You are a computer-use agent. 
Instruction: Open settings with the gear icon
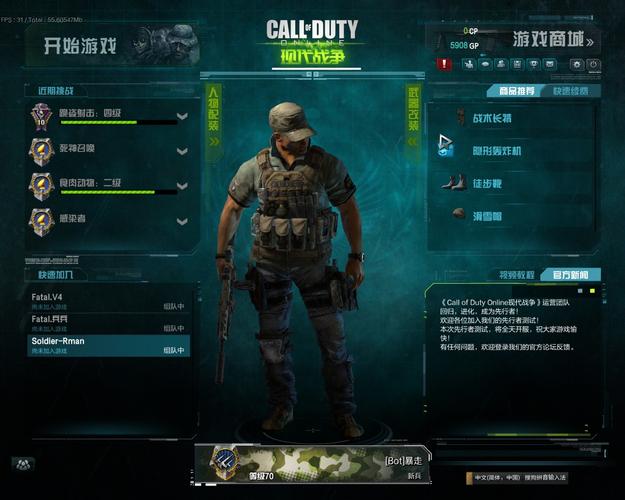tap(577, 64)
